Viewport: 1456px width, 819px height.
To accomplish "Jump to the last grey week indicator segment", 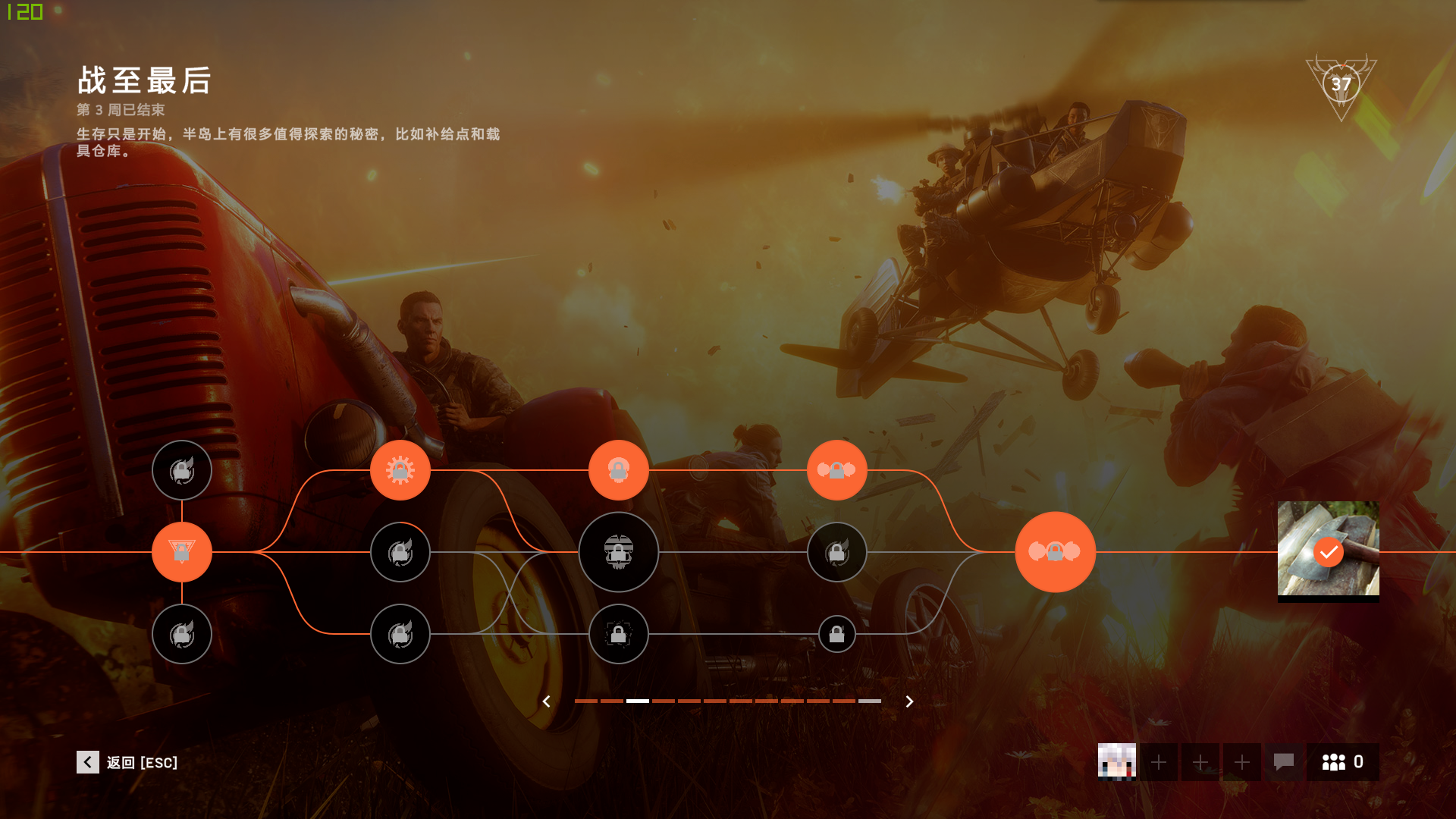I will pyautogui.click(x=870, y=701).
